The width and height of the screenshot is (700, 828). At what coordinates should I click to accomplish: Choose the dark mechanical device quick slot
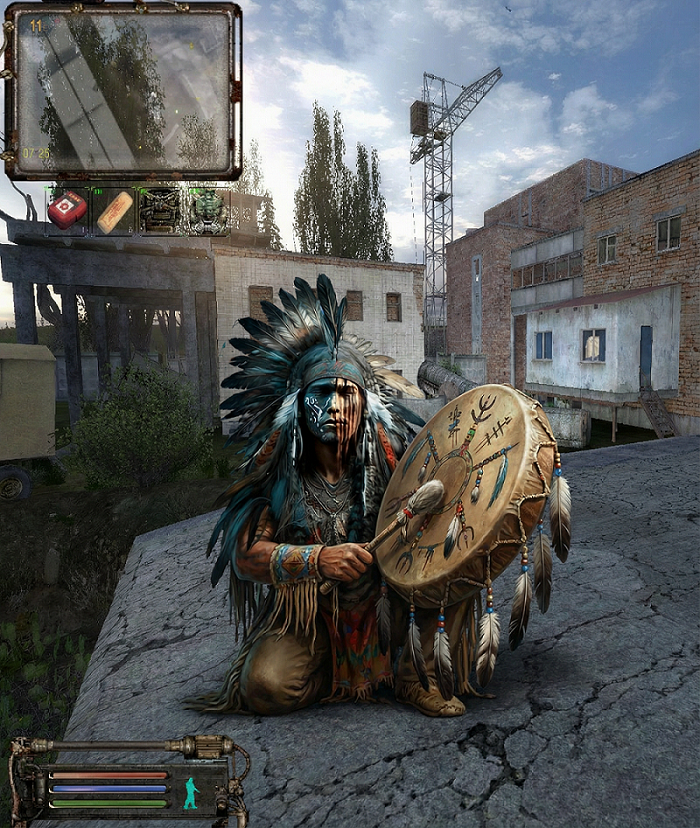(160, 211)
